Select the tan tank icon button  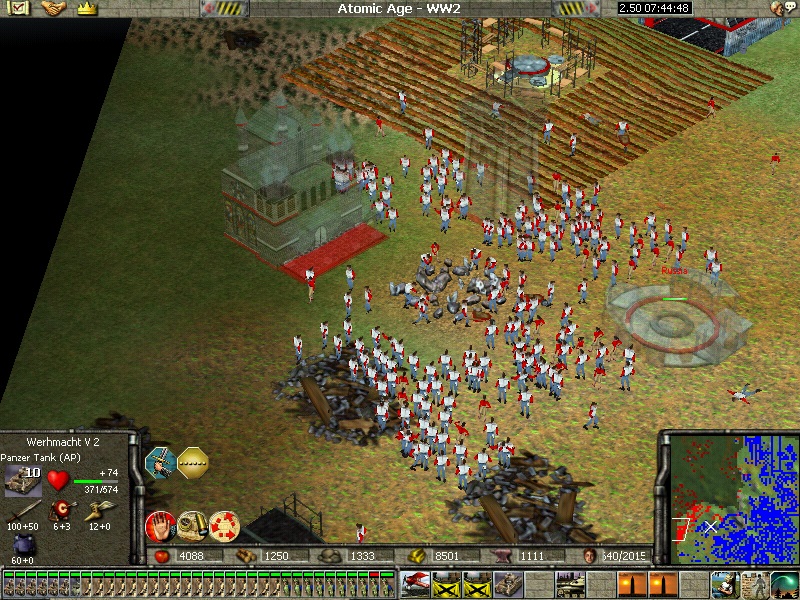click(506, 583)
